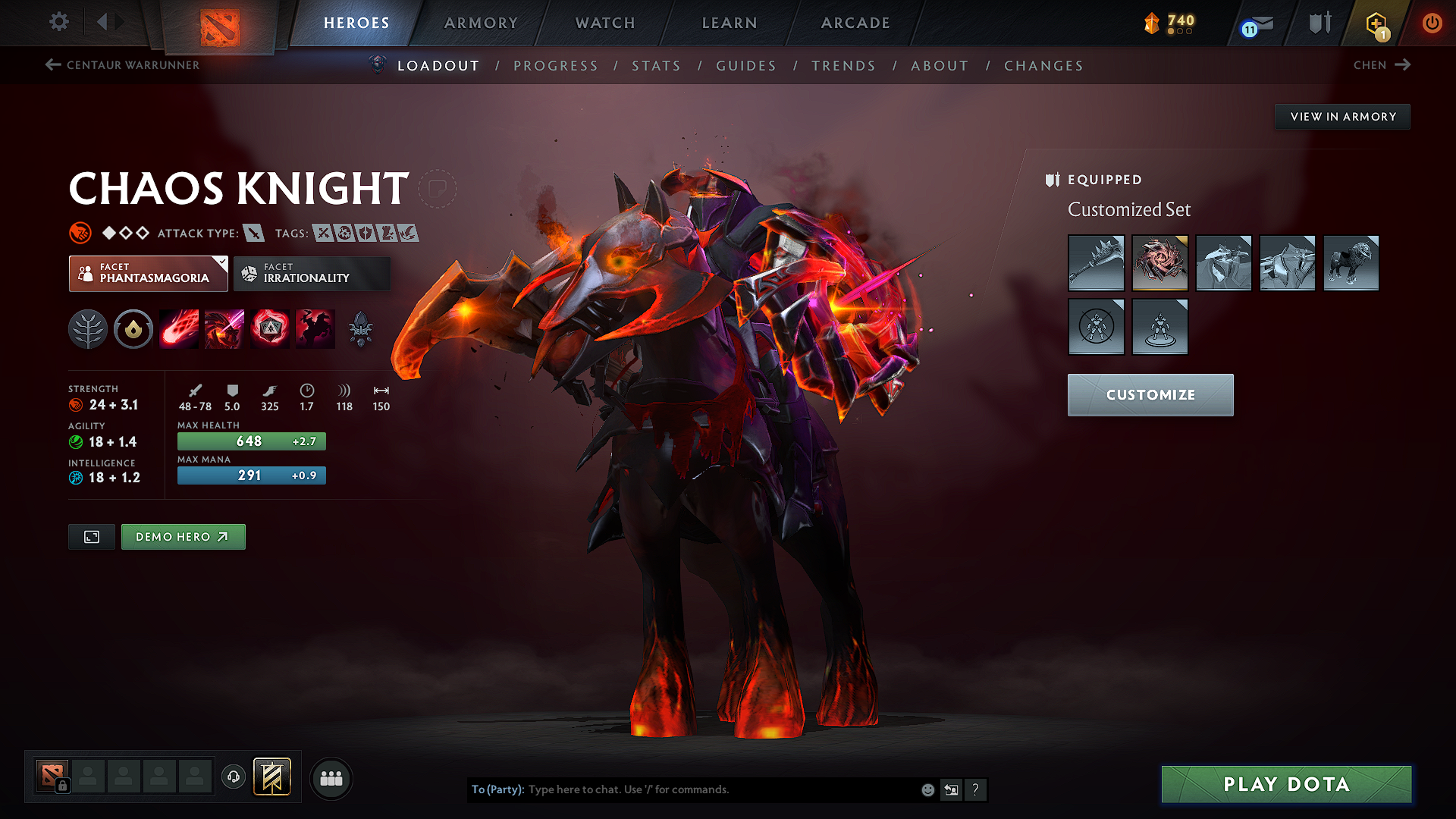The width and height of the screenshot is (1456, 819).
Task: Select the equipped mount item slot
Action: (1351, 263)
